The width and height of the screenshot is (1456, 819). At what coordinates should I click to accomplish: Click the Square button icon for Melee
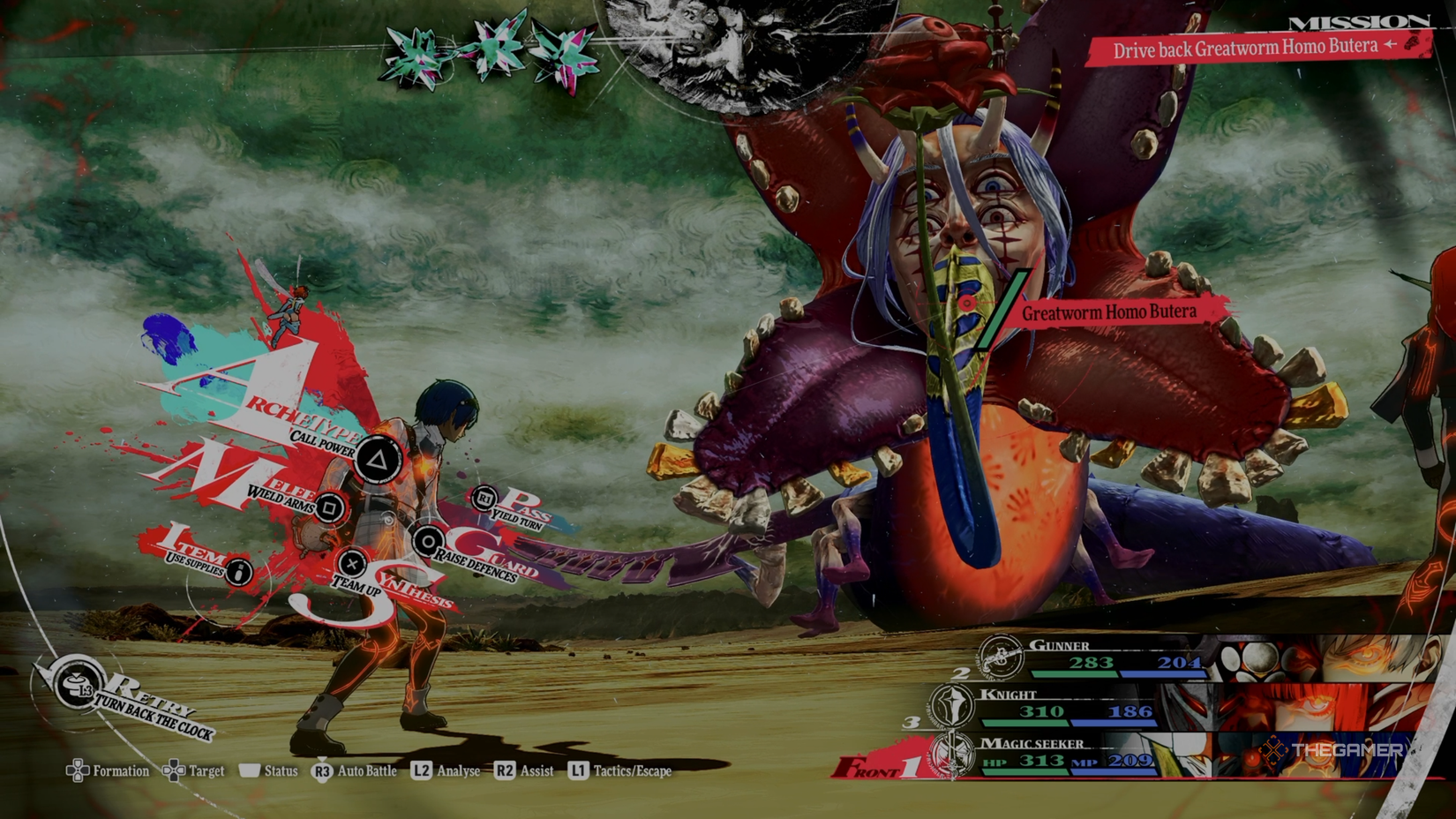coord(330,508)
